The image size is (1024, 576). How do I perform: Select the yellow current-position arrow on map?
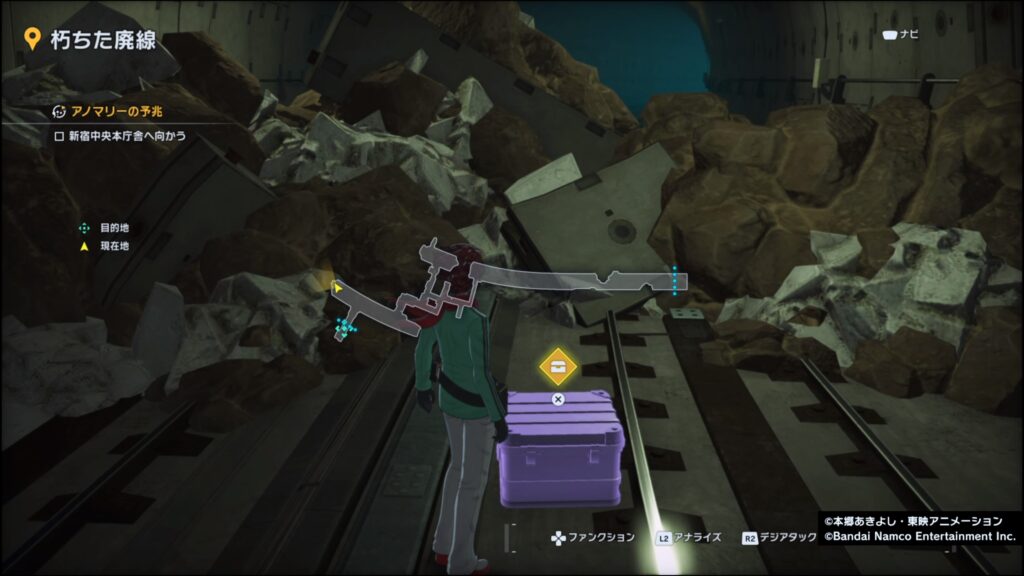click(x=338, y=288)
